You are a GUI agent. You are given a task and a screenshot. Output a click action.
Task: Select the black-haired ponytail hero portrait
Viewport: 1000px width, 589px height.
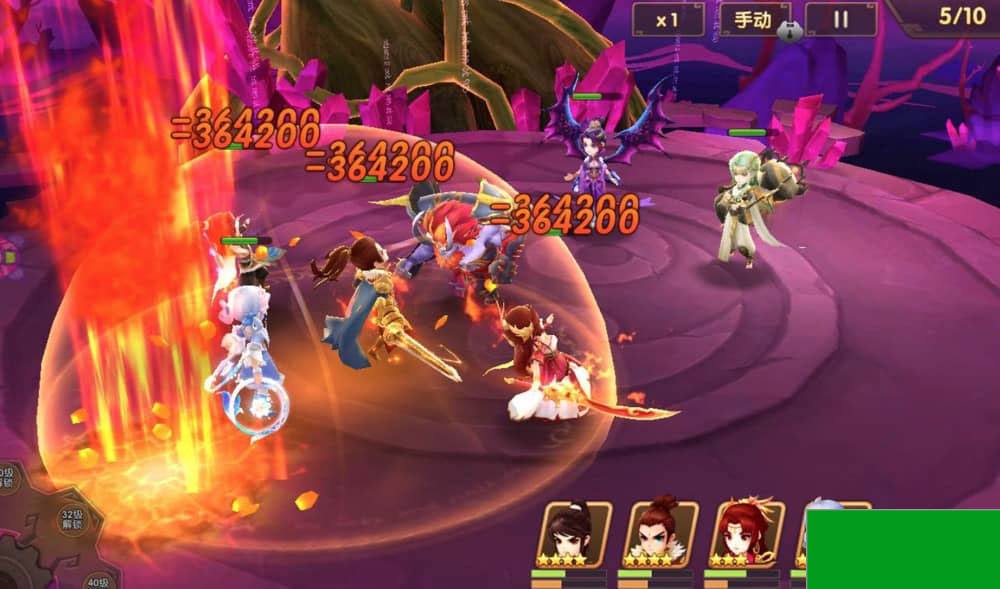coord(574,534)
